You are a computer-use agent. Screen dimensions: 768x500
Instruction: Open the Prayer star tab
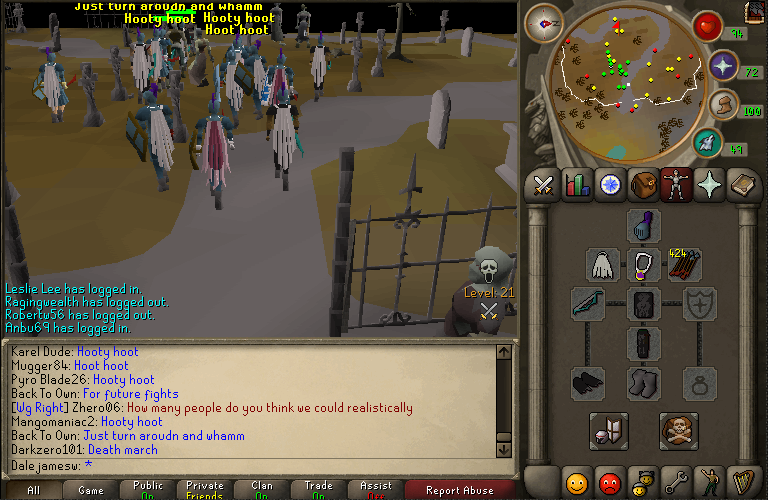tap(711, 185)
